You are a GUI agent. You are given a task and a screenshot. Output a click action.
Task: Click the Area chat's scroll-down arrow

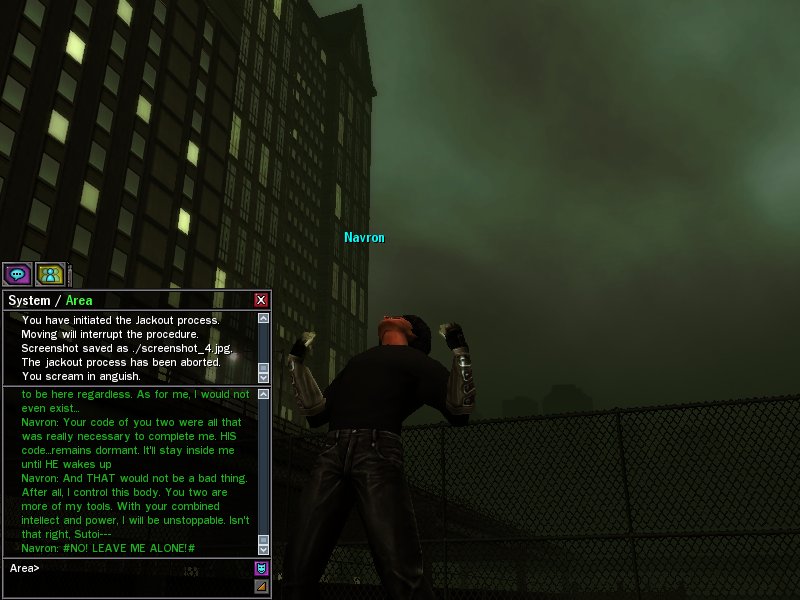point(264,549)
